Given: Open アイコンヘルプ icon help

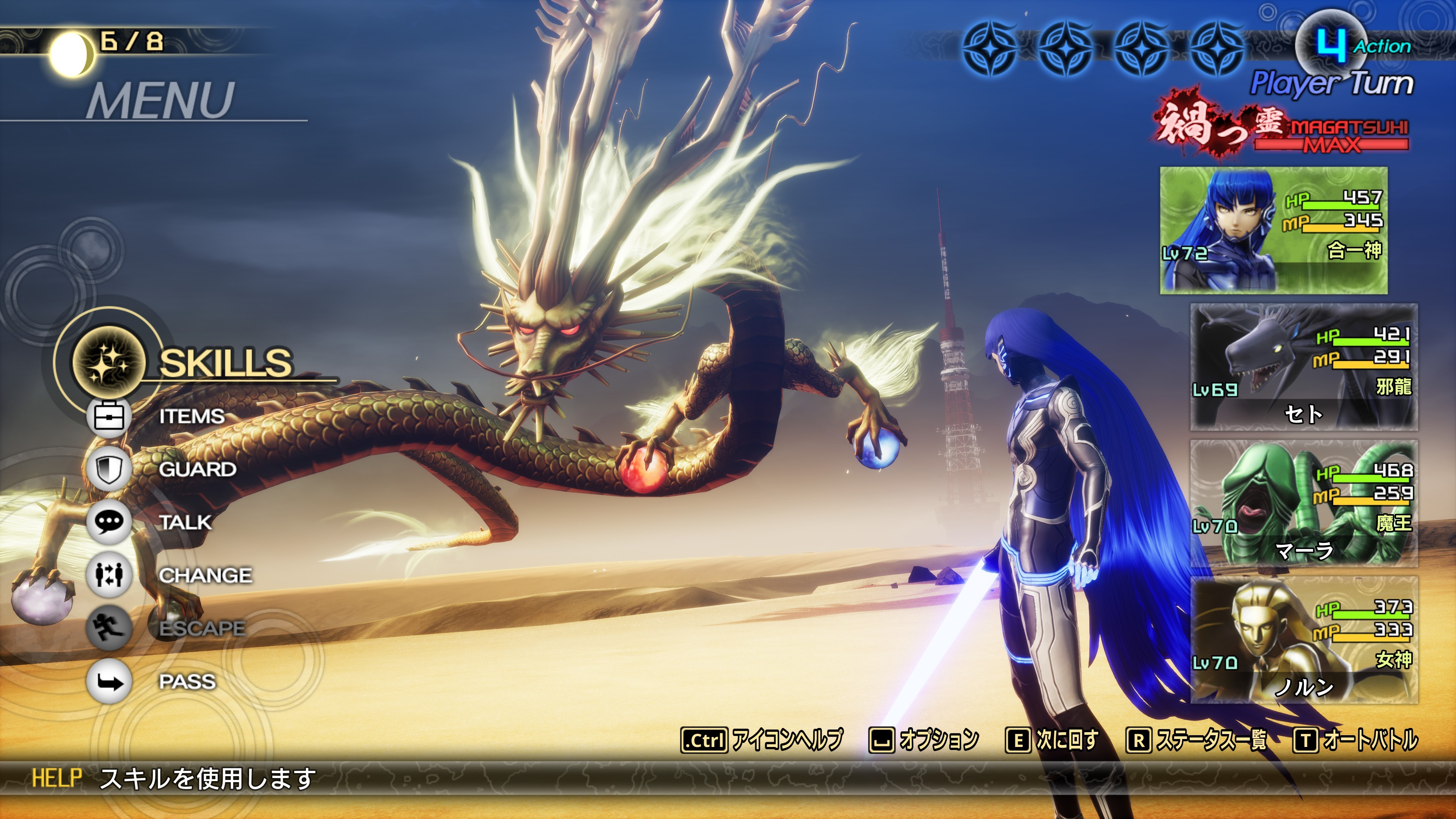Looking at the screenshot, I should (x=762, y=739).
